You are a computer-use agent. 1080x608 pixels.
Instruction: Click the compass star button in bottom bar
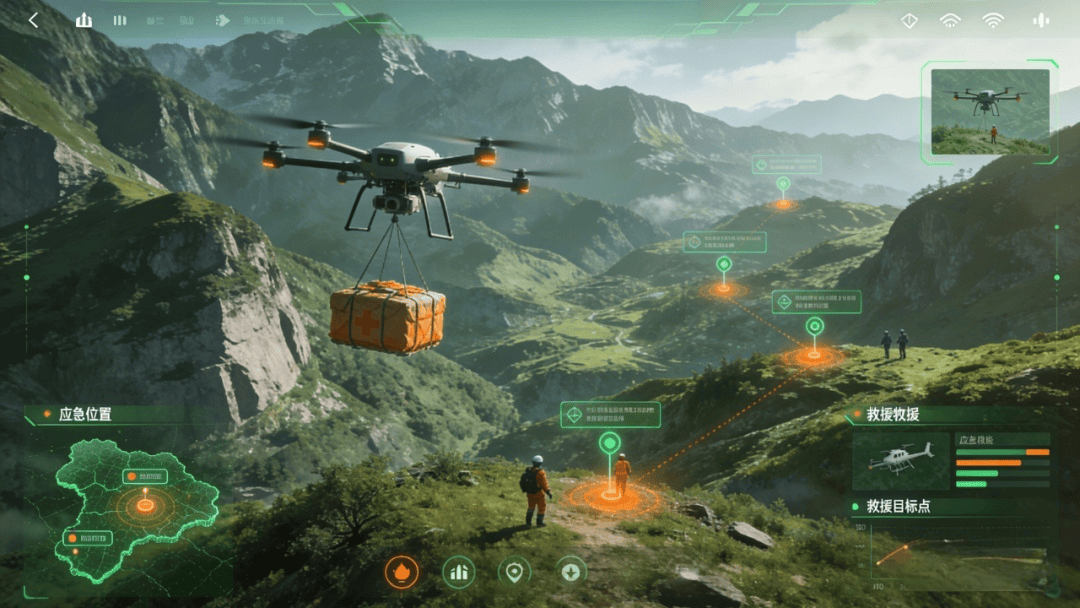click(571, 572)
